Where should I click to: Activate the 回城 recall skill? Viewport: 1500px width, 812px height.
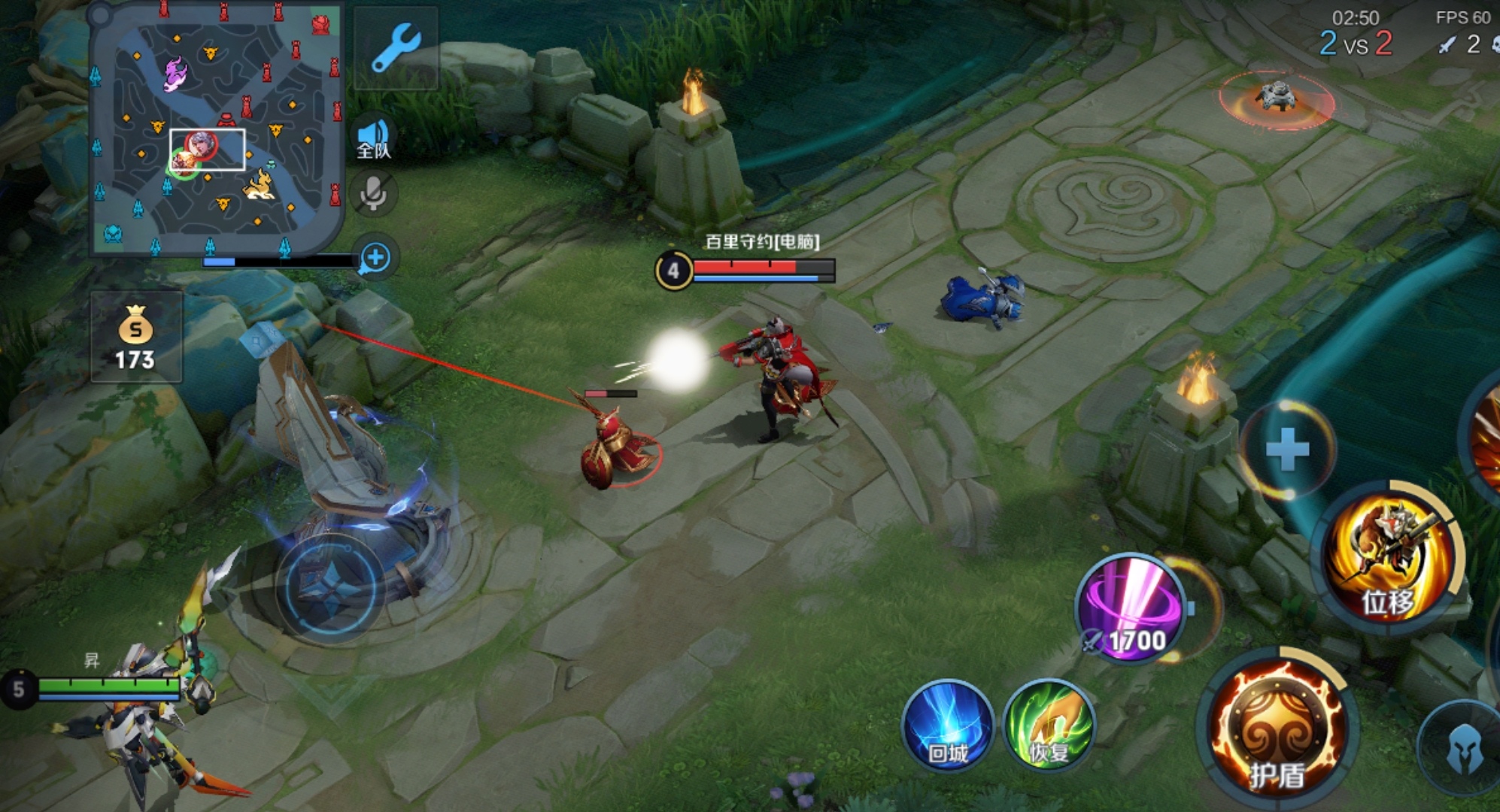coord(948,726)
